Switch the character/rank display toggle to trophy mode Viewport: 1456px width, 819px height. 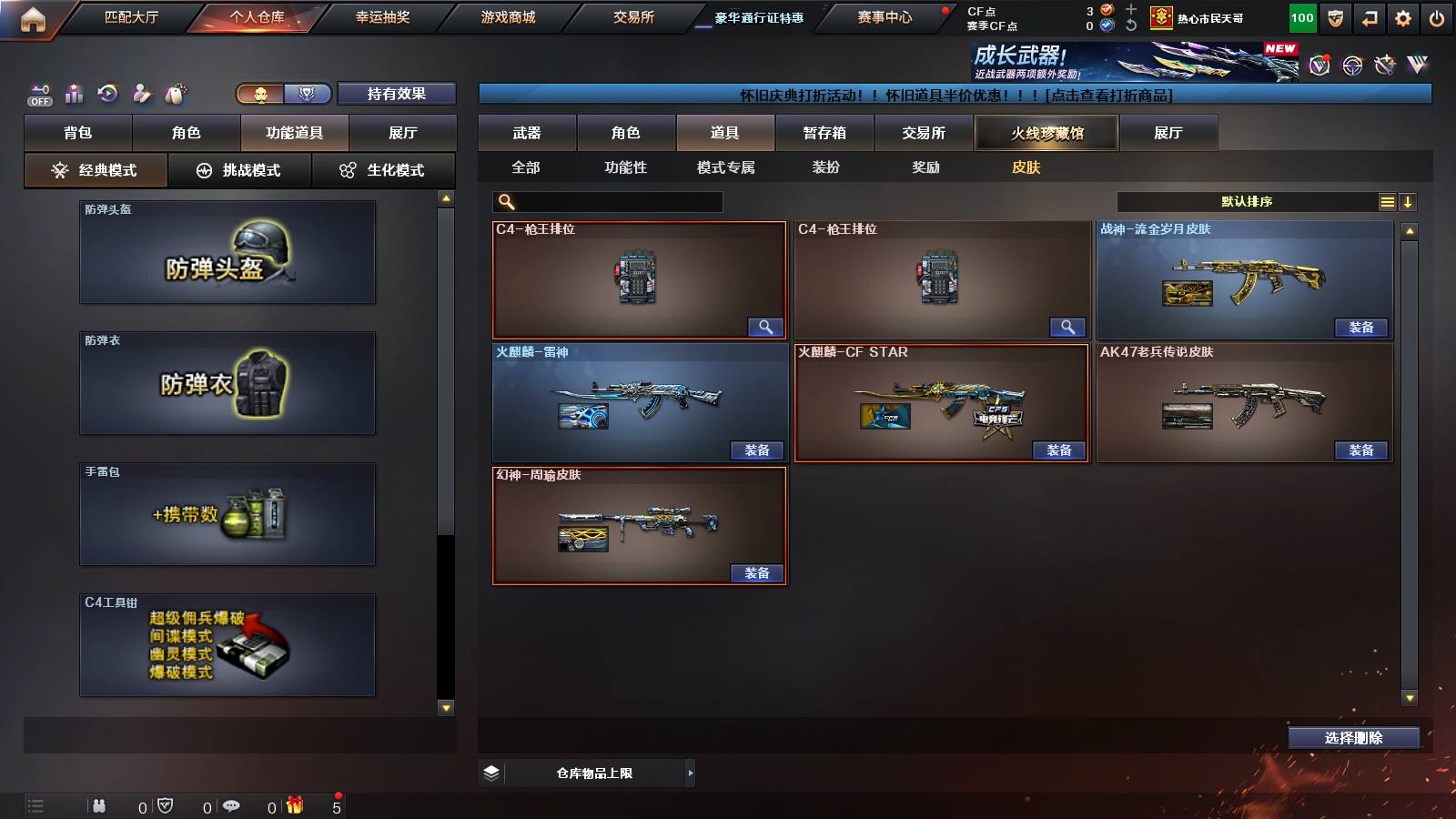click(x=308, y=93)
